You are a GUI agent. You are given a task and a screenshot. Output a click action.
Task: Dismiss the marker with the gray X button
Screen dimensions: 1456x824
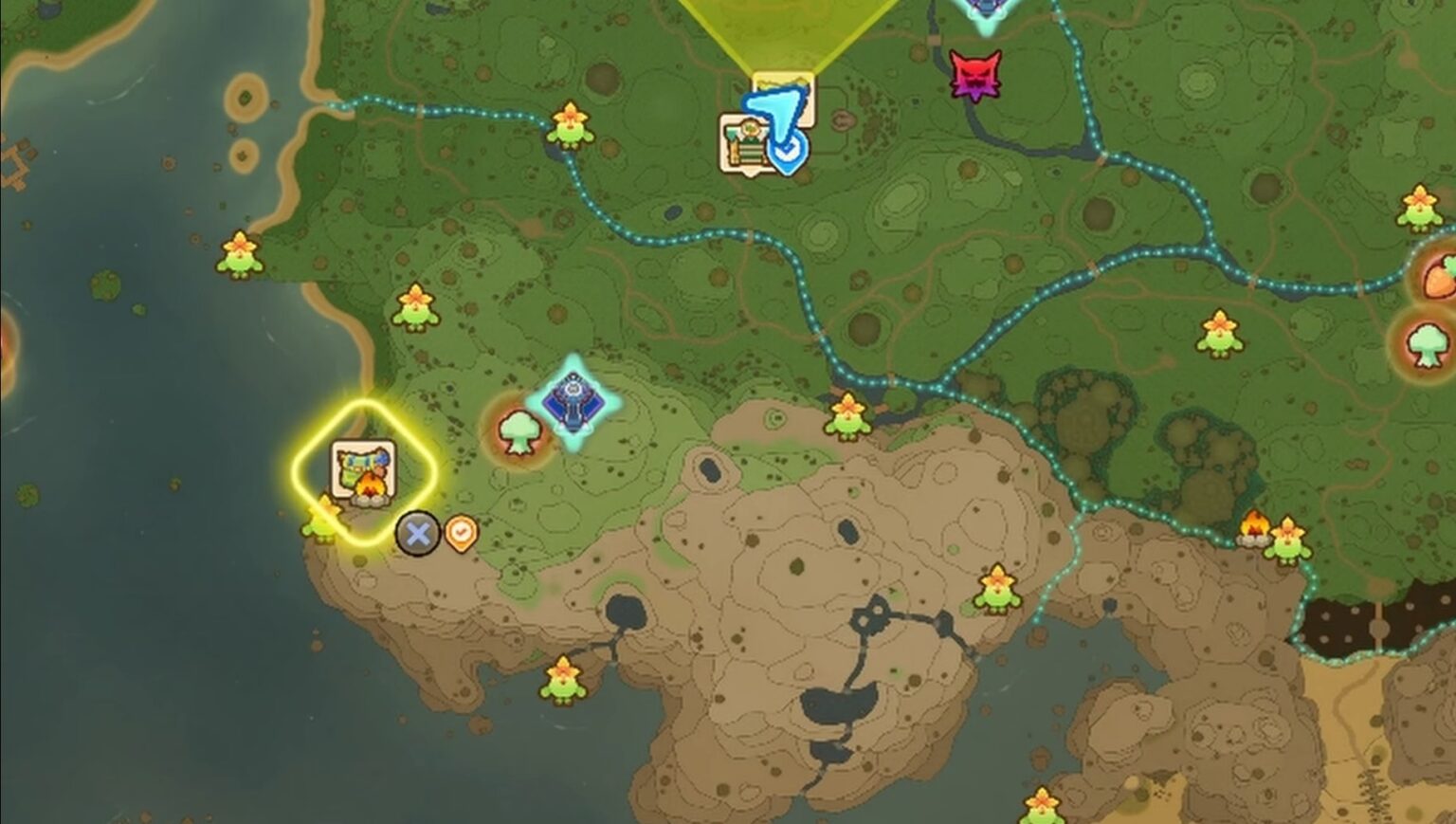click(415, 532)
